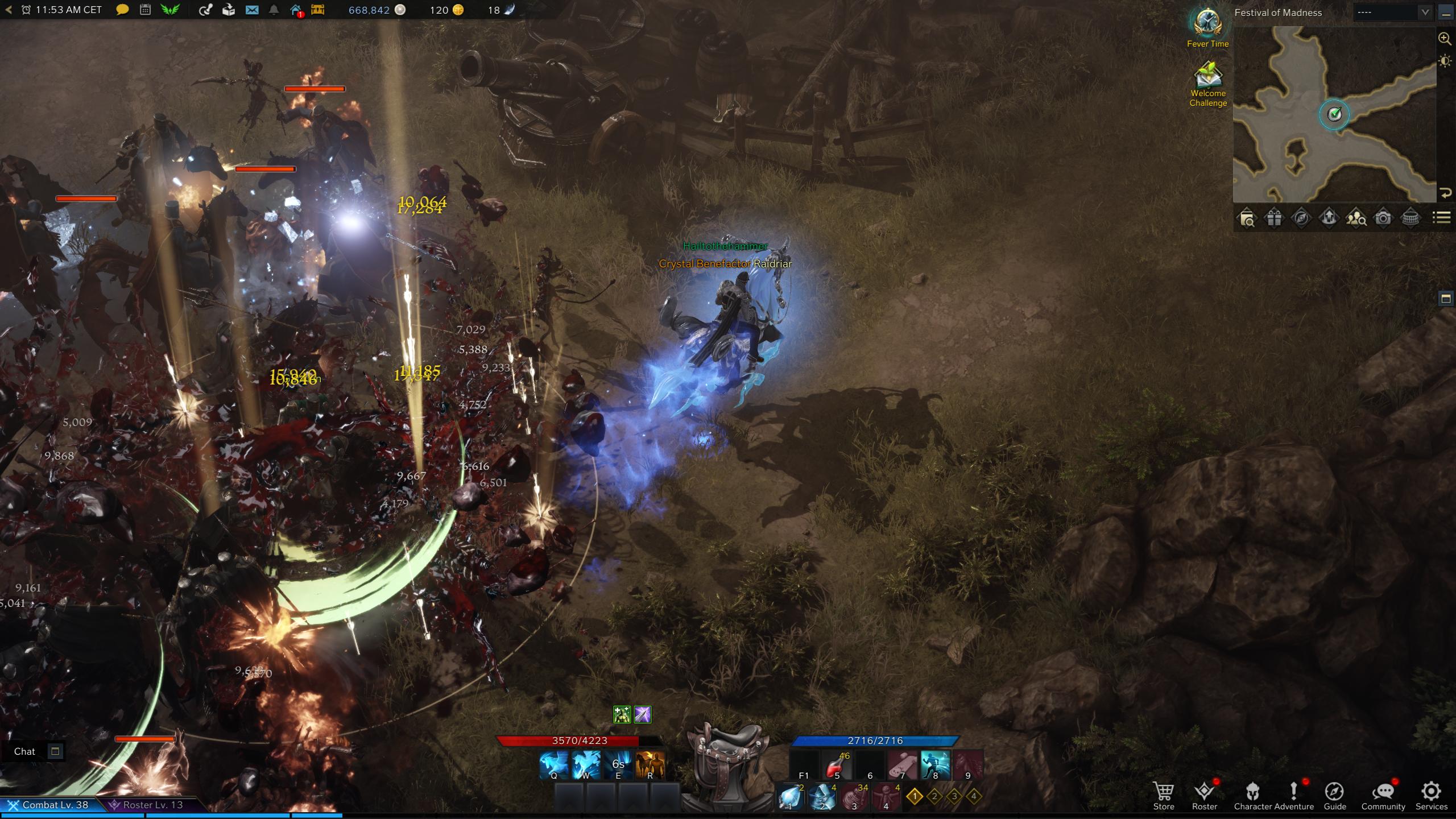Open the mail envelope icon
Image resolution: width=1456 pixels, height=819 pixels.
(x=252, y=10)
